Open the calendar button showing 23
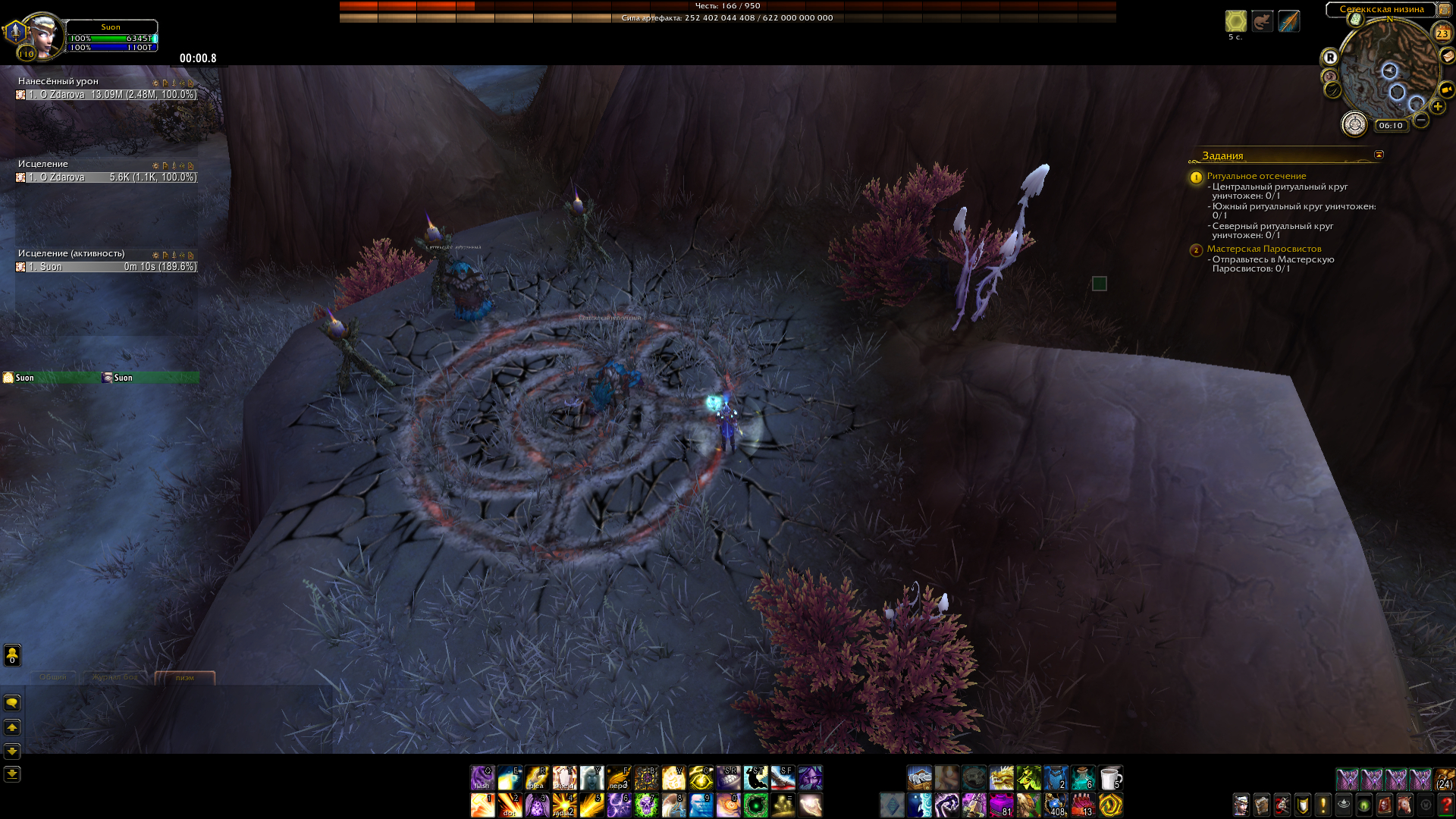1456x819 pixels. [x=1442, y=33]
